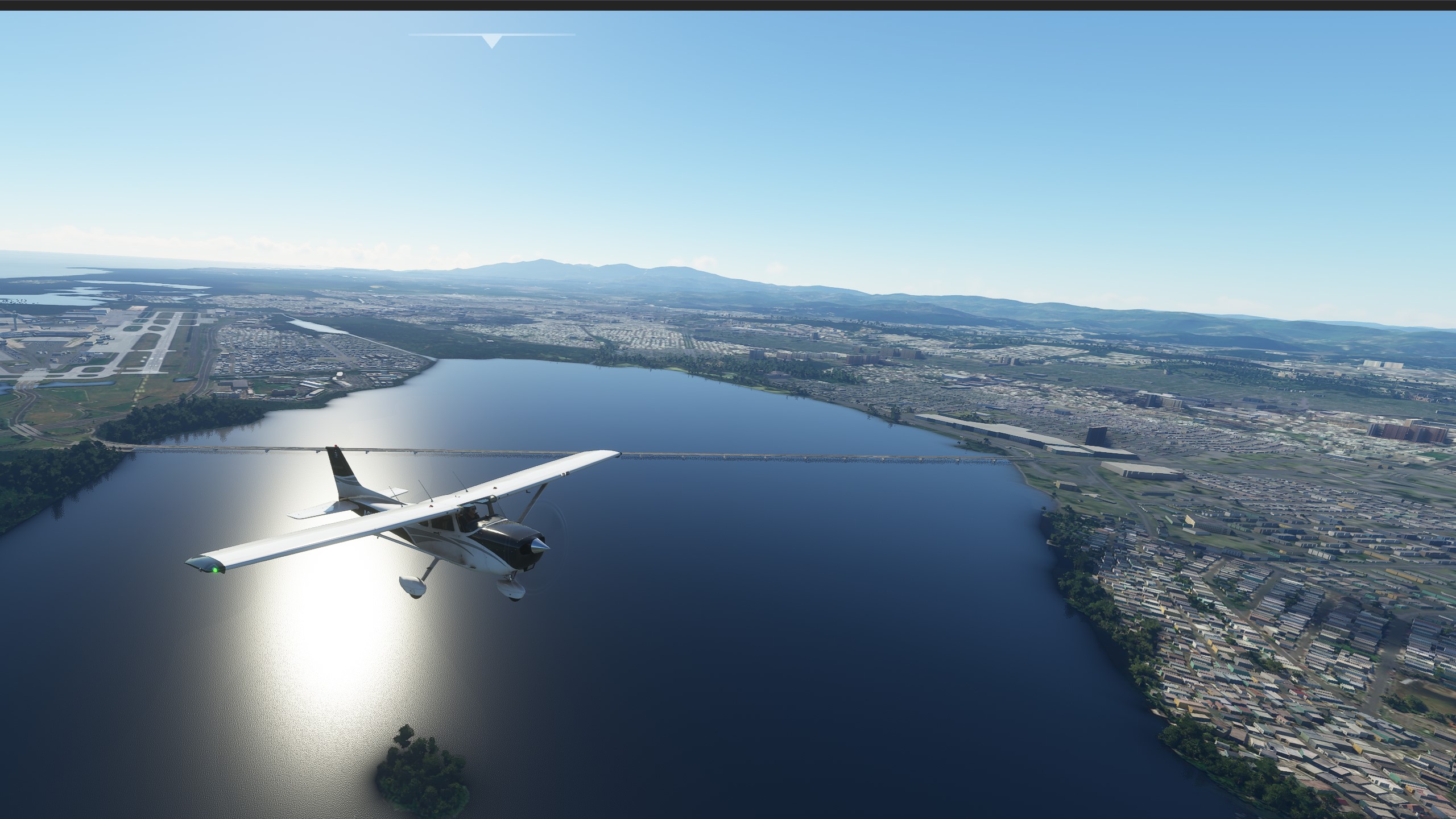Expand the toolbar with the down-arrow handle
The width and height of the screenshot is (1456, 819).
tap(492, 41)
